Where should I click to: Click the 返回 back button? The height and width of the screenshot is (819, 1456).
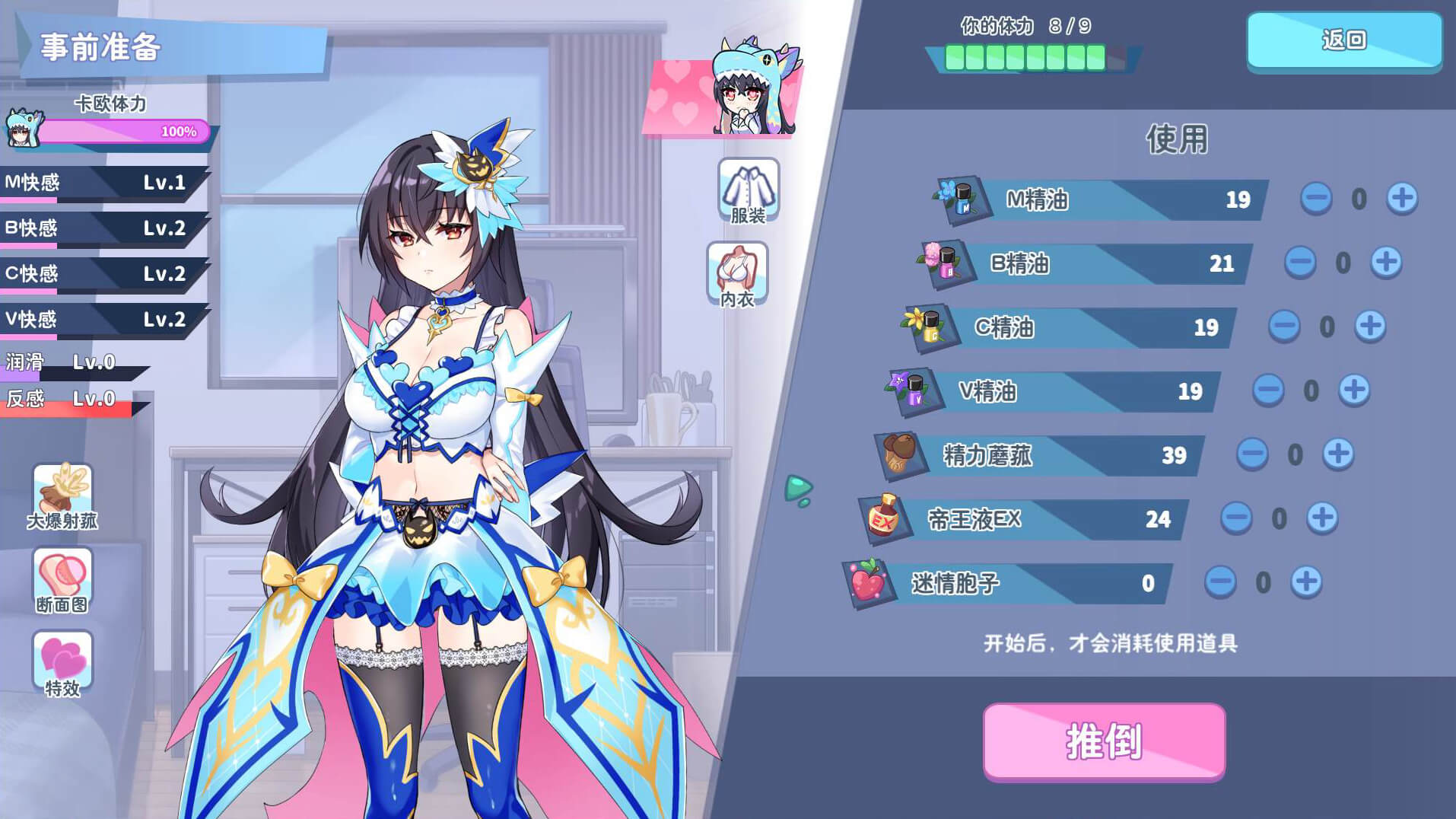(1343, 40)
